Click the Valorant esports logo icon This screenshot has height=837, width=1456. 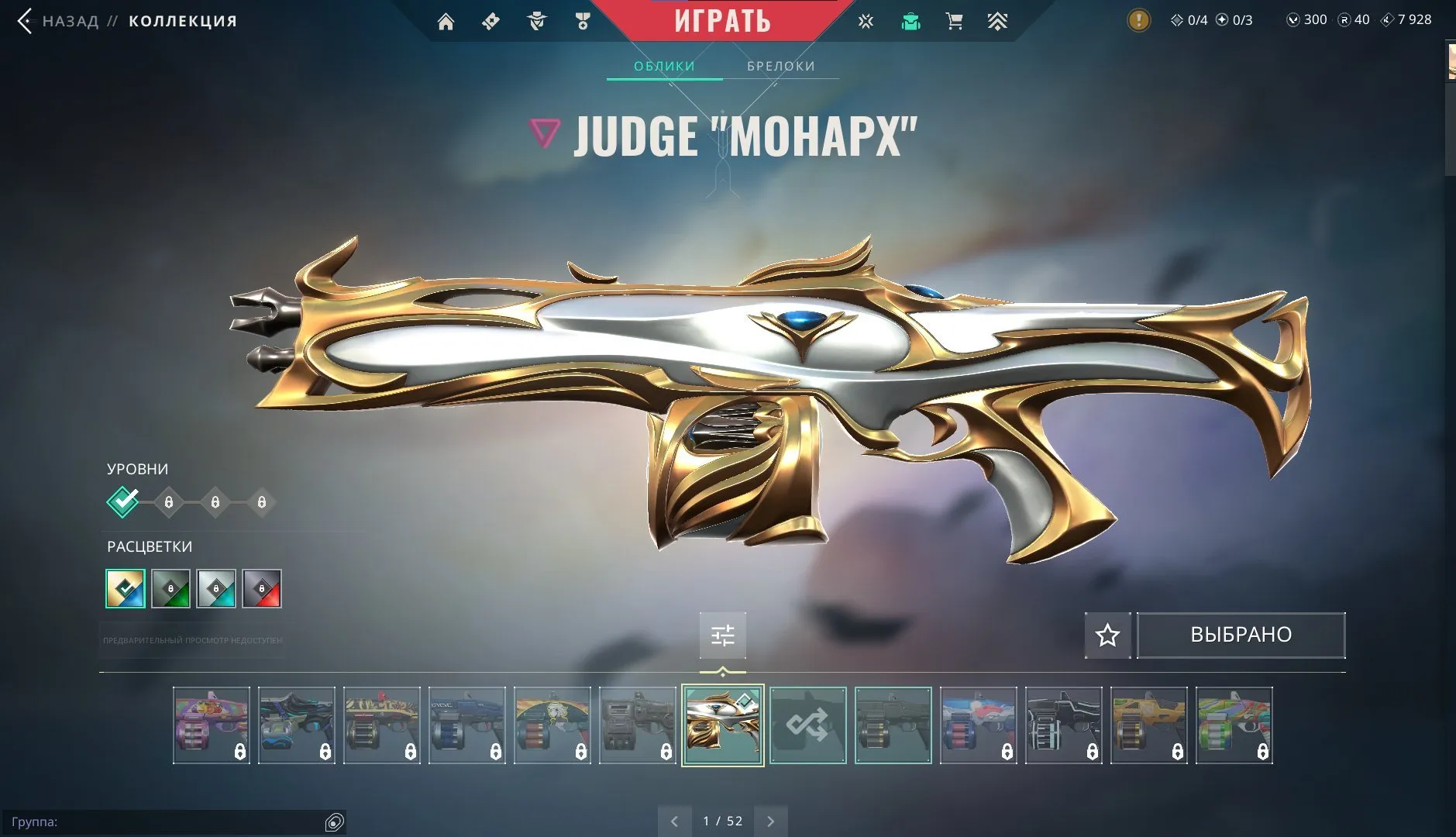pyautogui.click(x=866, y=21)
